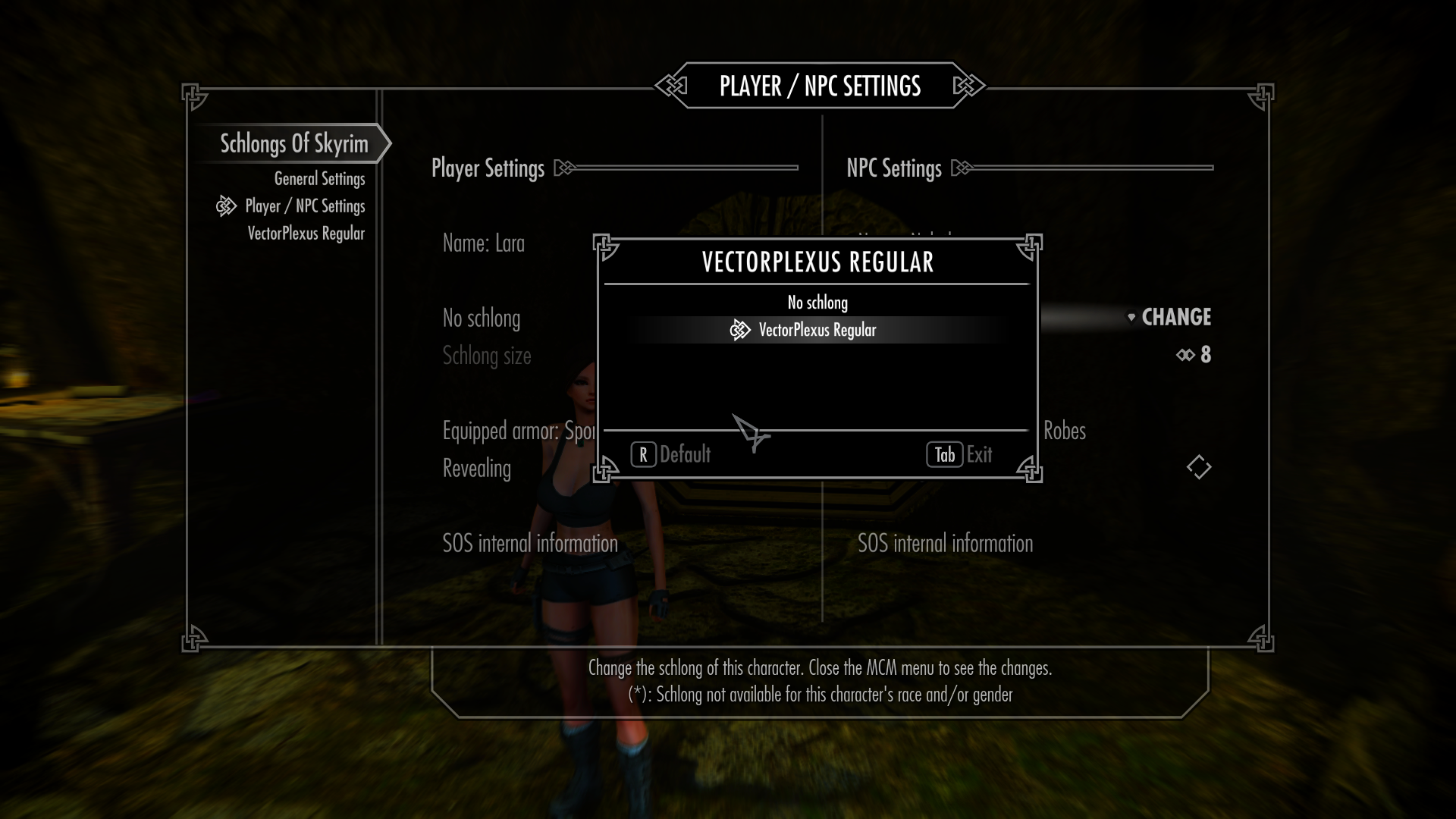Open the NPC CHANGE dropdown

click(1169, 317)
